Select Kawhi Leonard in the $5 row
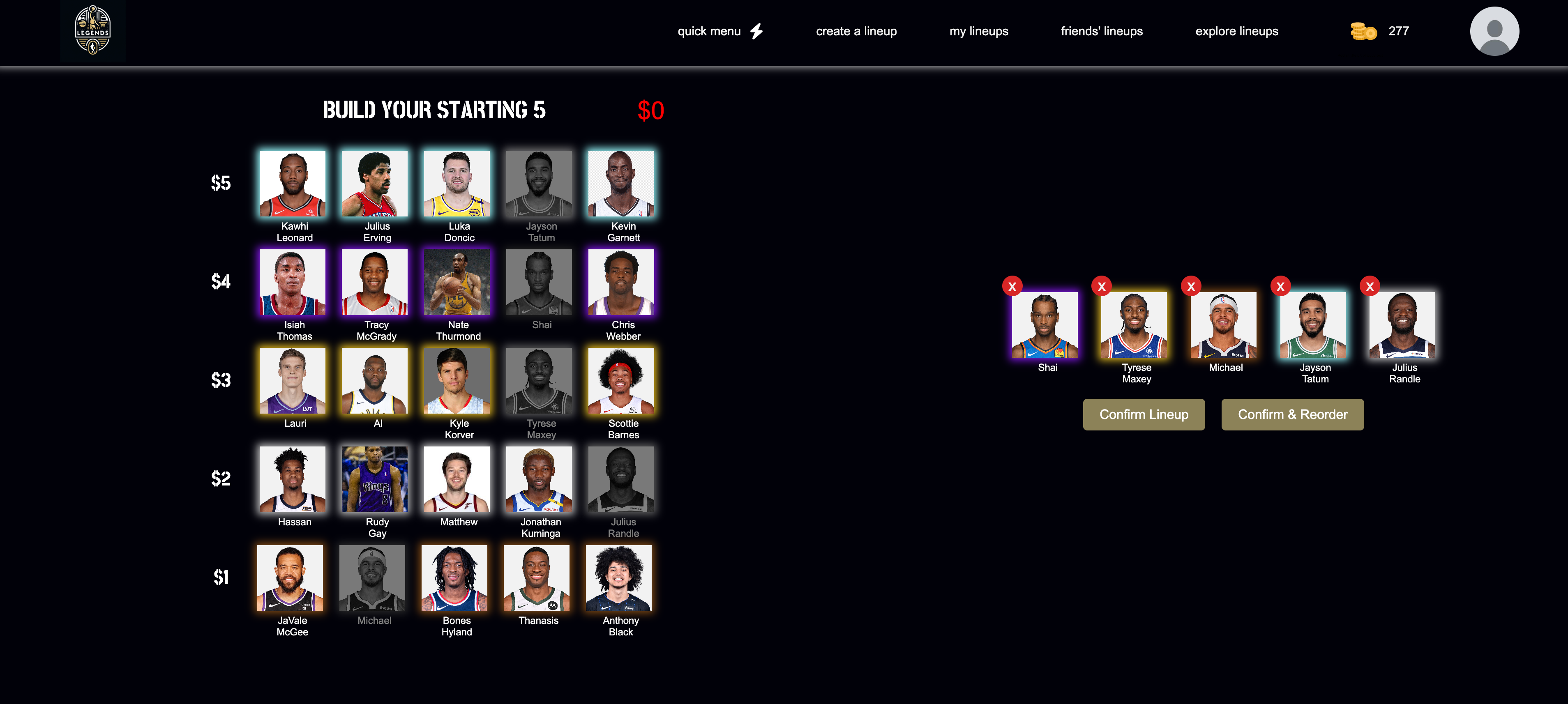 (x=292, y=183)
